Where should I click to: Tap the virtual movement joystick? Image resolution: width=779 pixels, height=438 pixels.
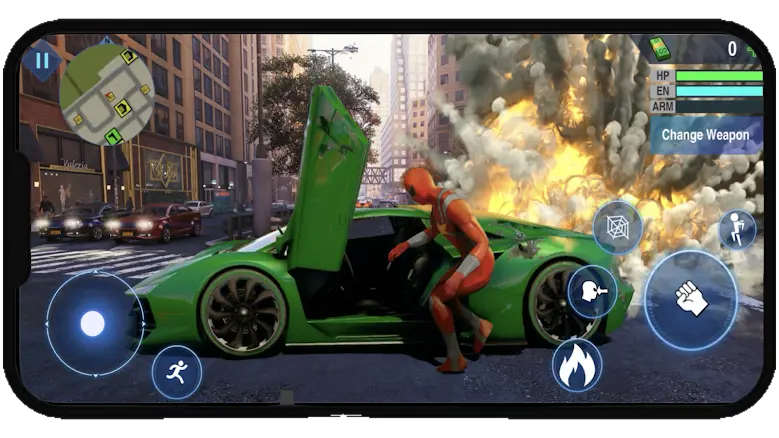93,323
